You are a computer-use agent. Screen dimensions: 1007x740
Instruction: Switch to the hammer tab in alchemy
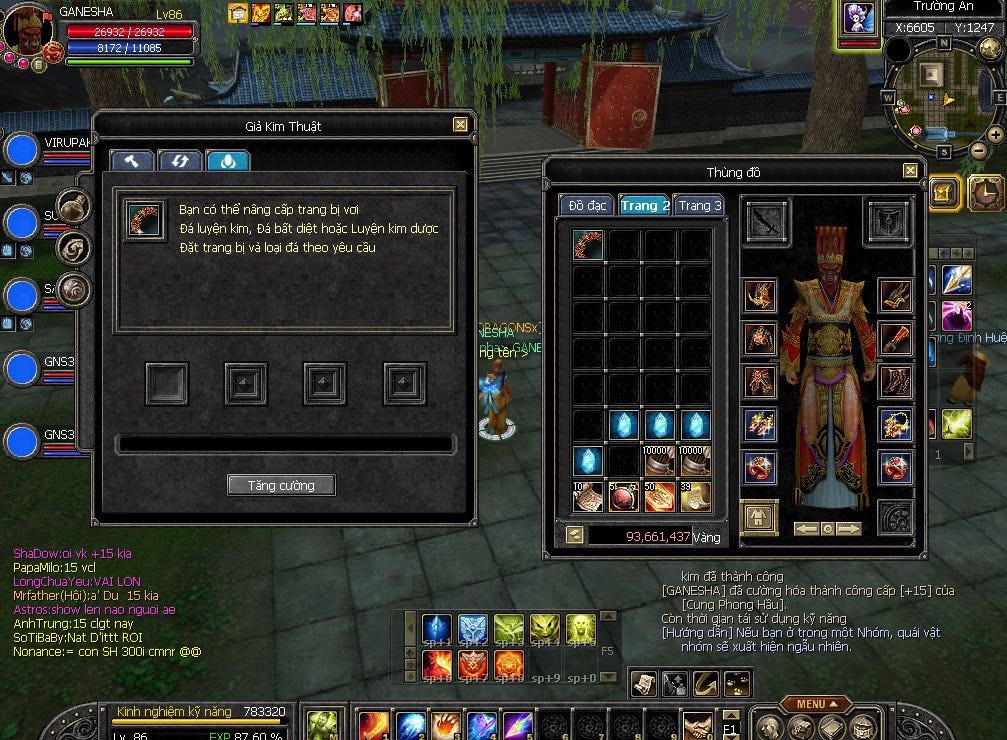click(x=131, y=161)
